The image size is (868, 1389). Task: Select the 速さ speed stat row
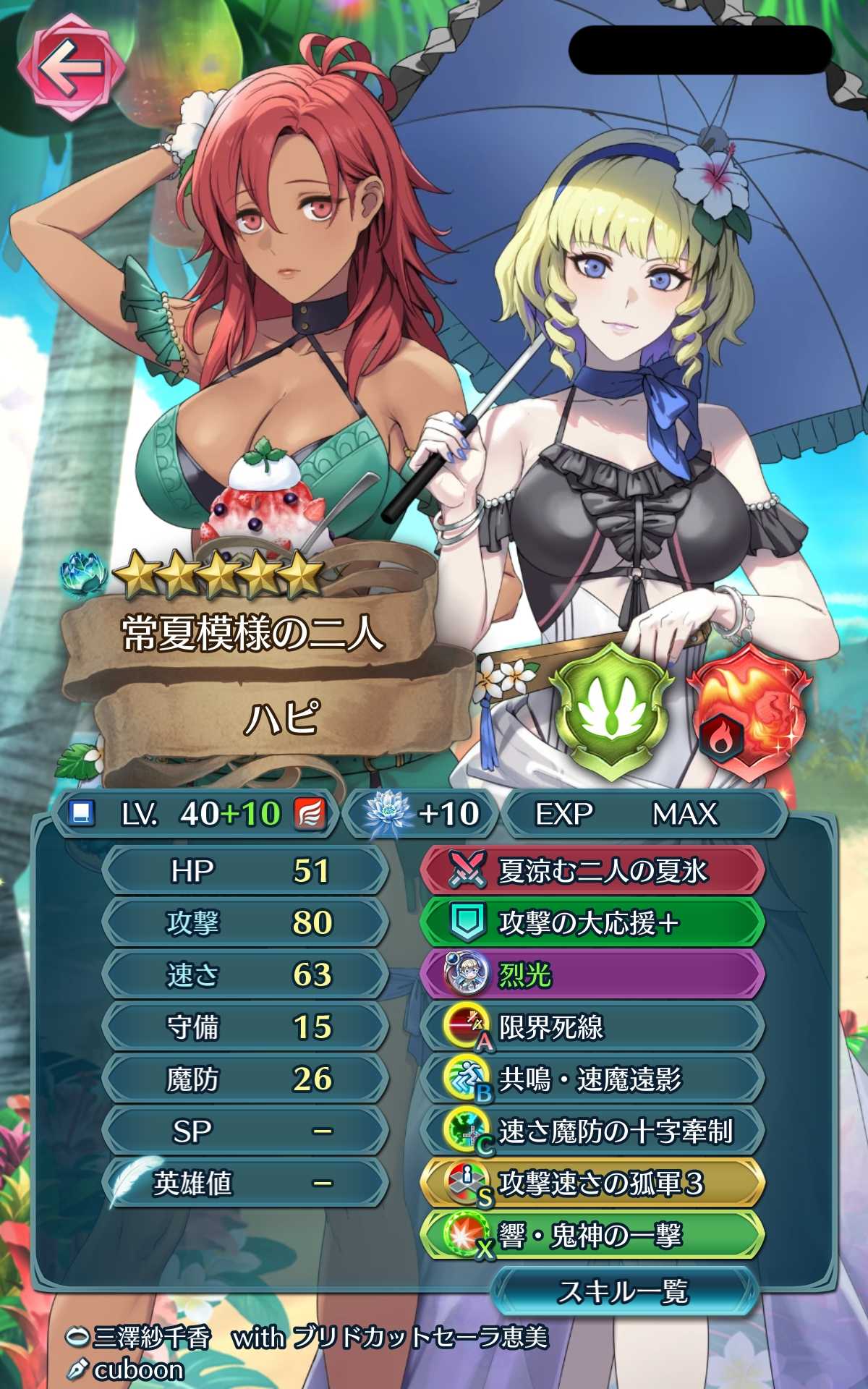point(246,975)
